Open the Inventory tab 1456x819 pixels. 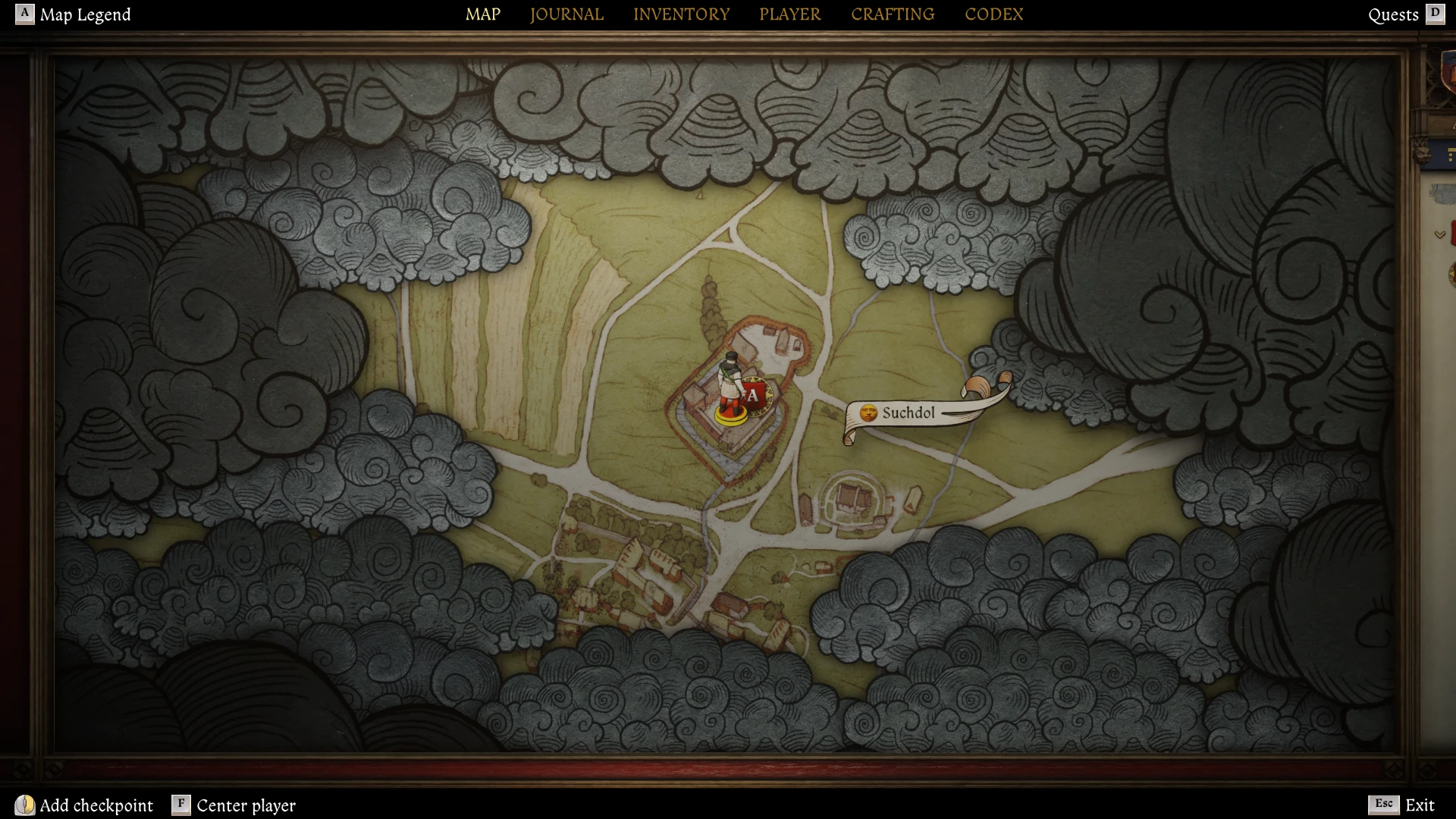click(681, 14)
